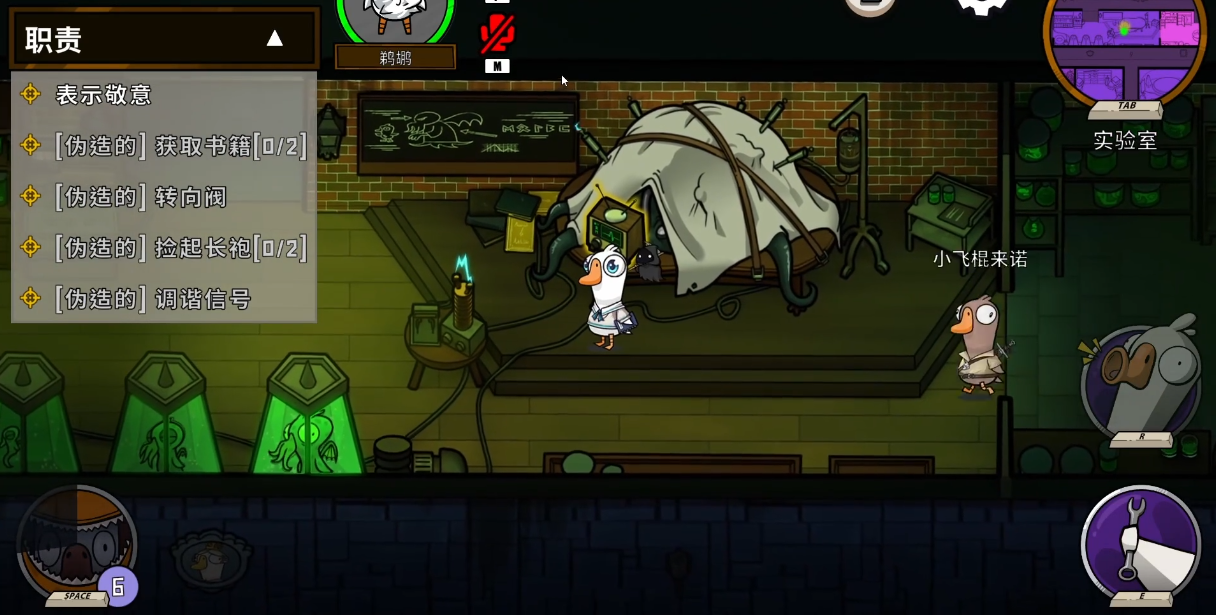Viewport: 1216px width, 615px height.
Task: Collapse the 职责 task panel arrow
Action: (x=274, y=39)
